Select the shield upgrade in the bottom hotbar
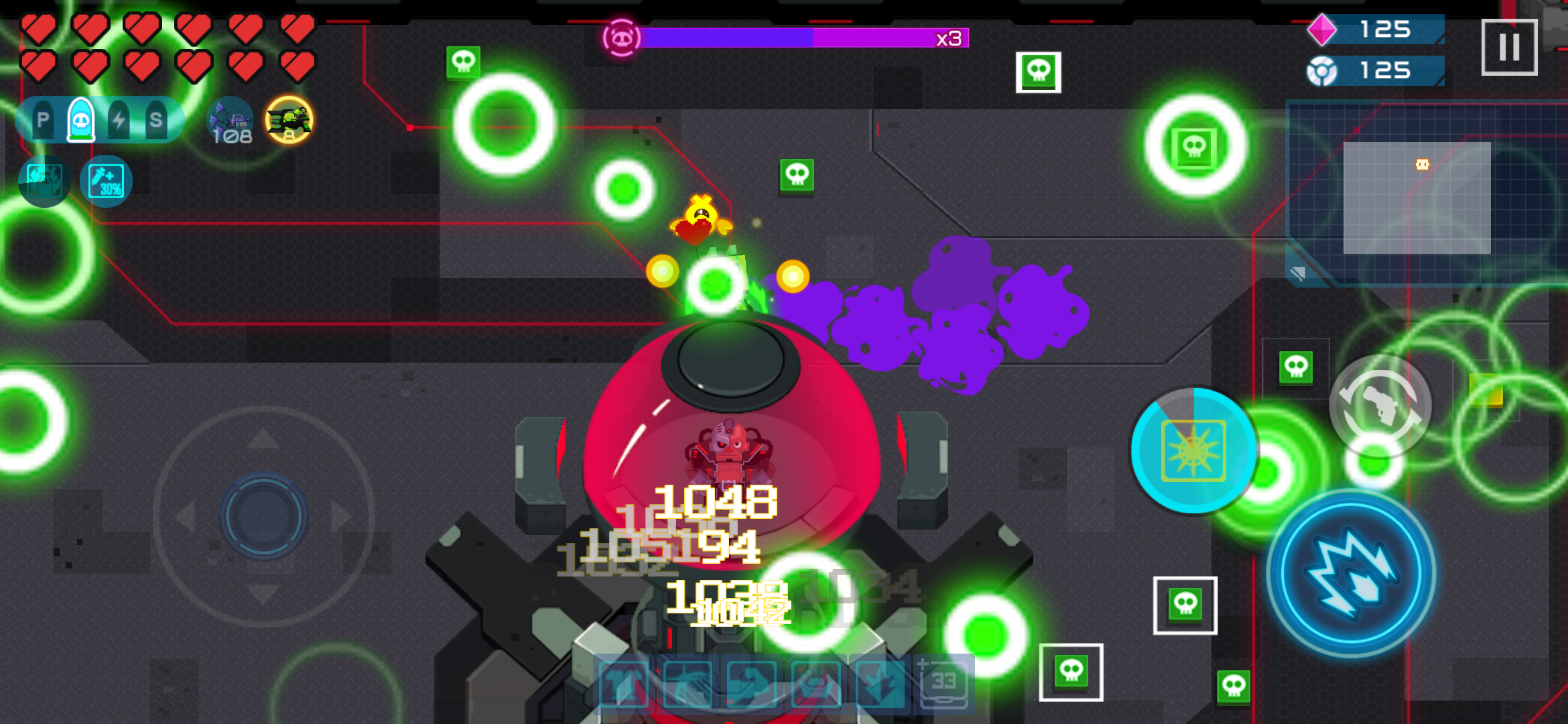The image size is (1568, 724). click(x=688, y=685)
